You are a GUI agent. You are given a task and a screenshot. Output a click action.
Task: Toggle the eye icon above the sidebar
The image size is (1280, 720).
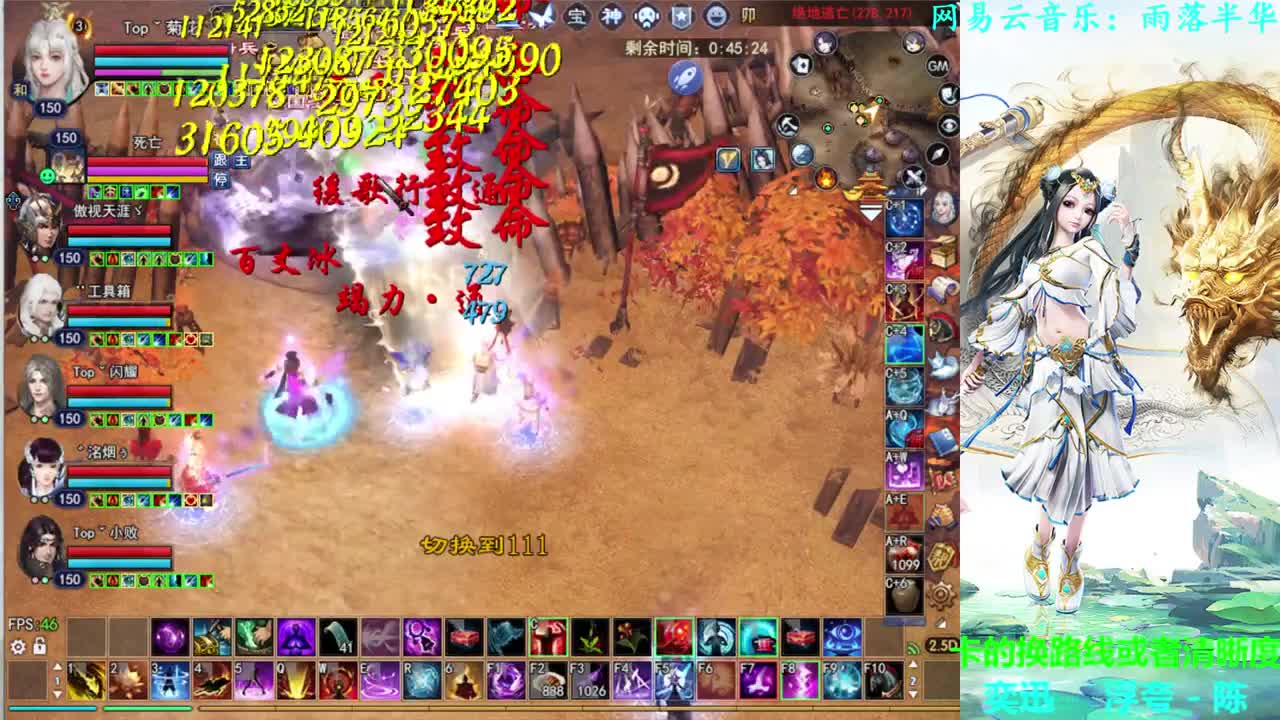[948, 125]
